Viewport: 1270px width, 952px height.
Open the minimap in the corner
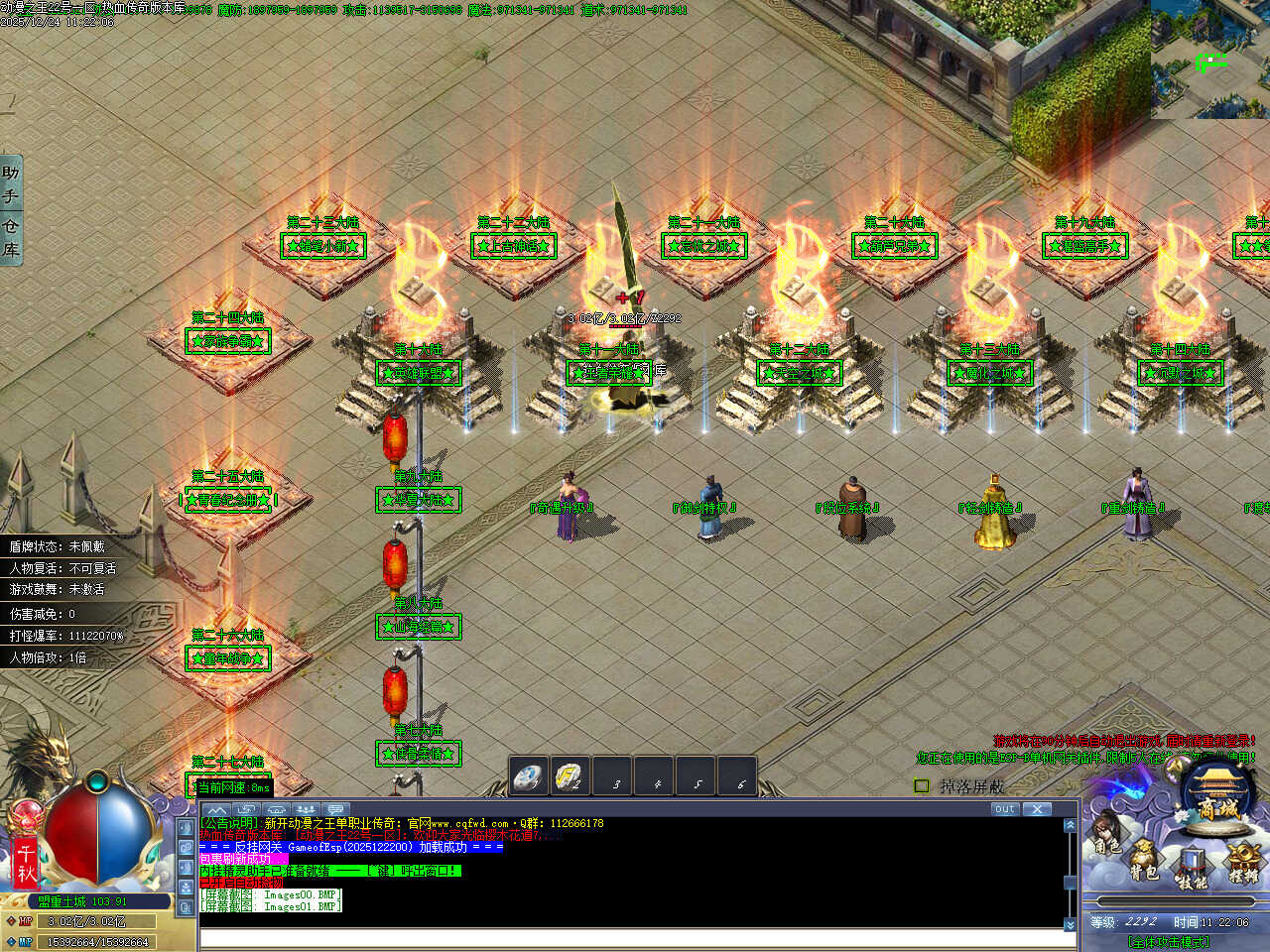coord(1210,59)
